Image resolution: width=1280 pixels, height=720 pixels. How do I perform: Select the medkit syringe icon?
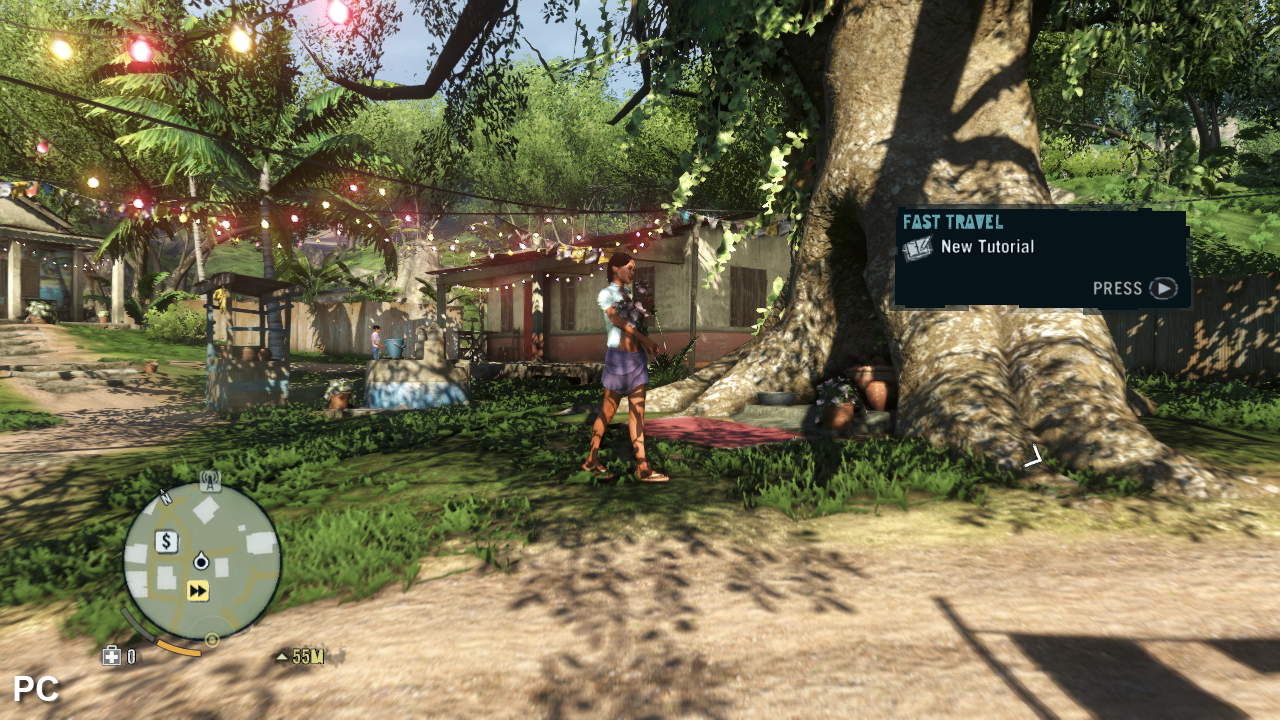[x=112, y=656]
